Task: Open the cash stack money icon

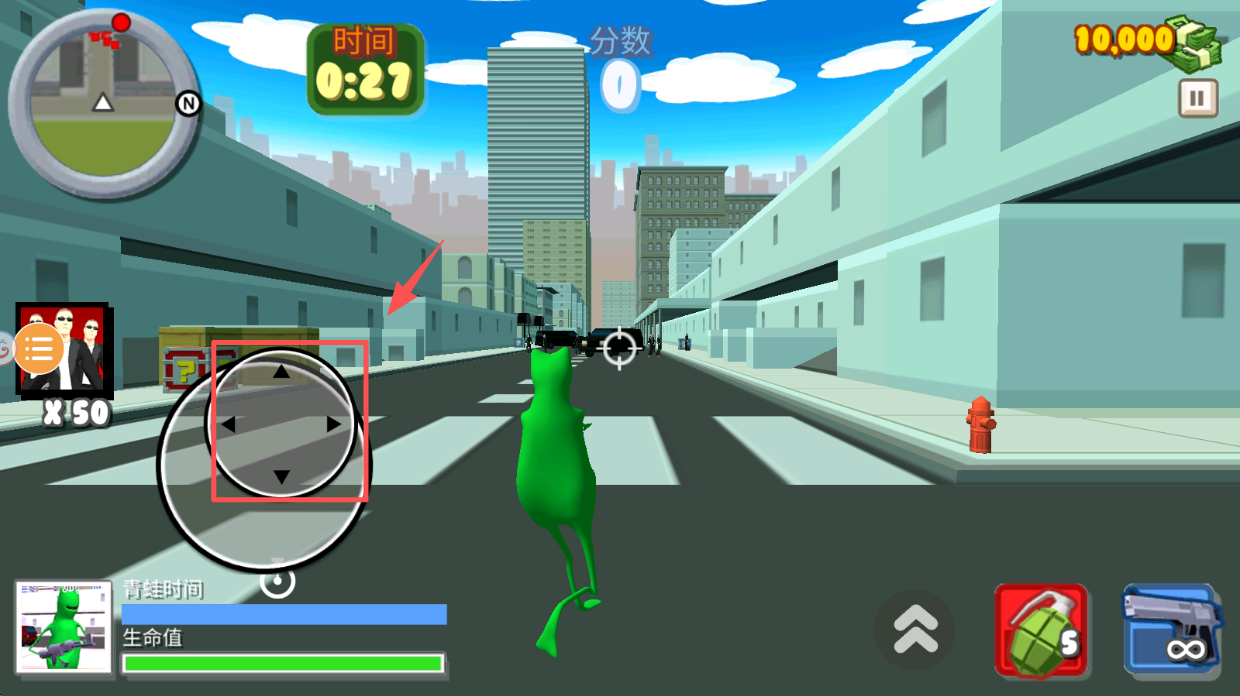Action: click(x=1198, y=41)
